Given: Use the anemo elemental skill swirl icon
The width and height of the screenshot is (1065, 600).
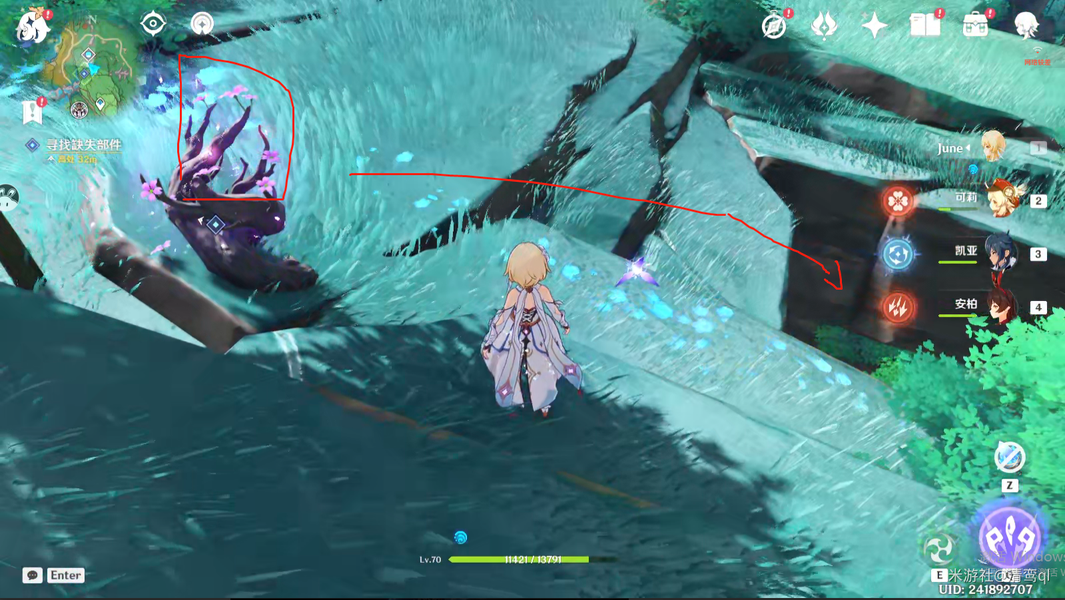Looking at the screenshot, I should coord(939,547).
